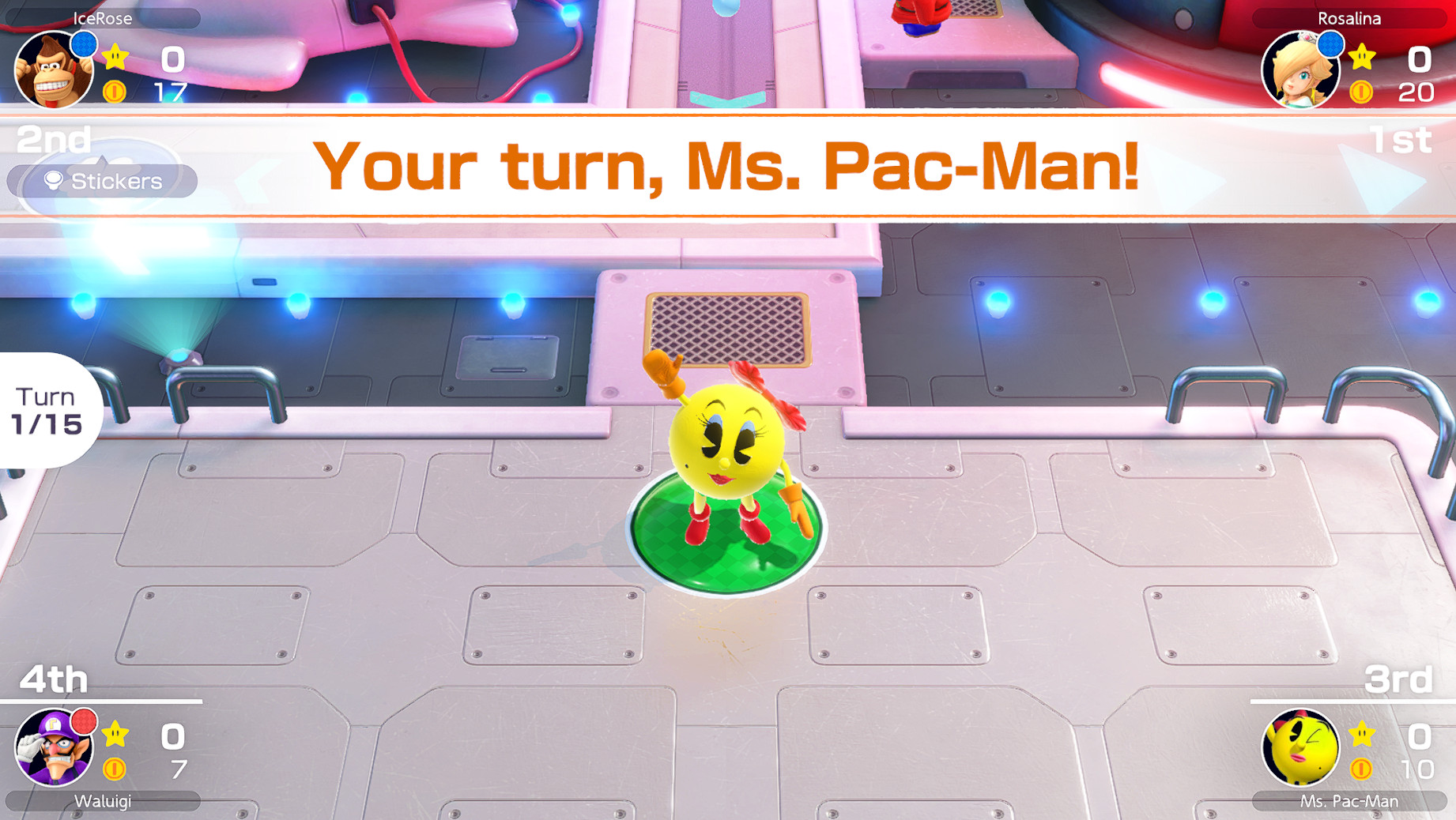
Task: Toggle the red player indicator on Waluigi's portrait
Action: [x=85, y=723]
